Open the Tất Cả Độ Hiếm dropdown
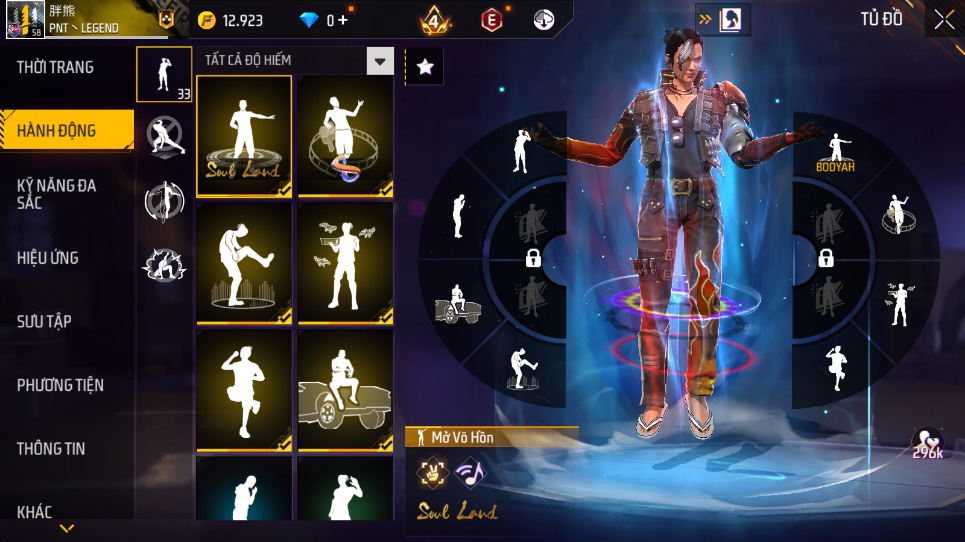965x542 pixels. coord(380,61)
